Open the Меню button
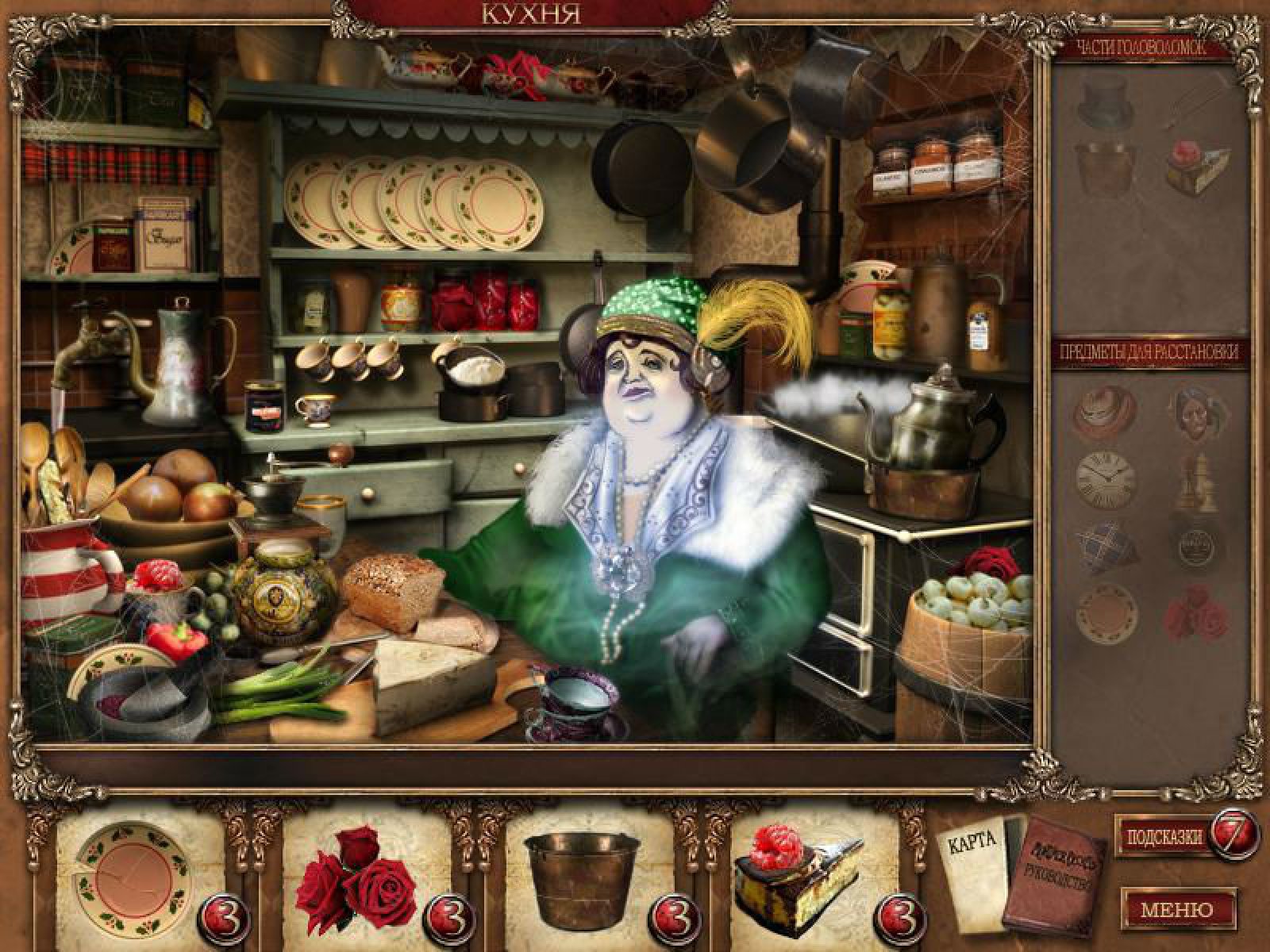This screenshot has width=1270, height=952. point(1176,909)
